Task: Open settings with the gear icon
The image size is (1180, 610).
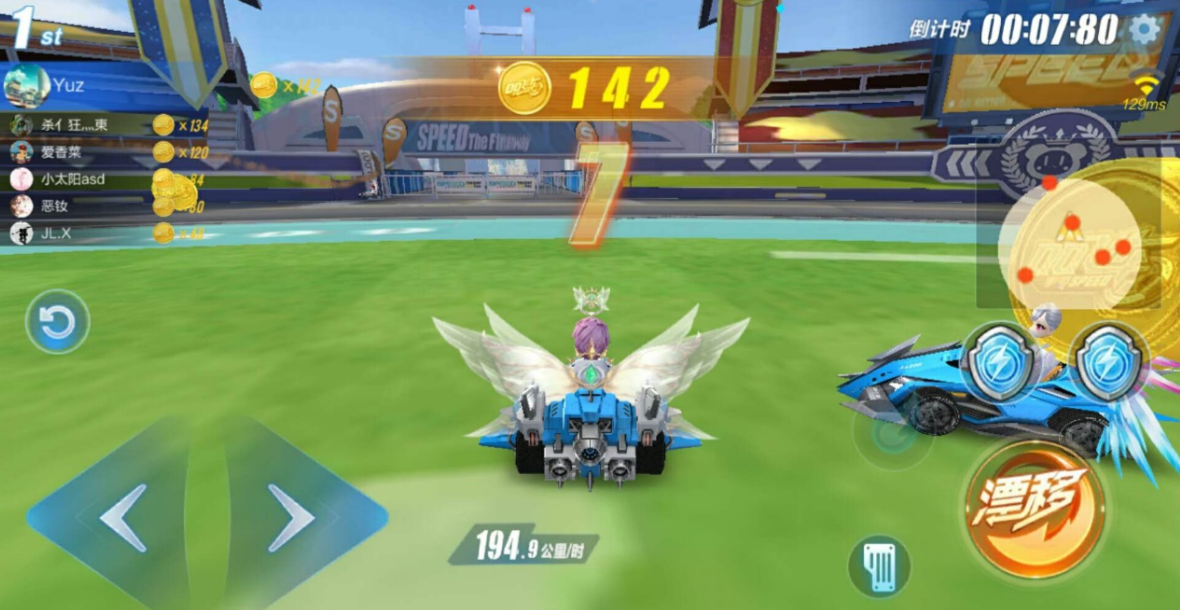Action: tap(1144, 29)
